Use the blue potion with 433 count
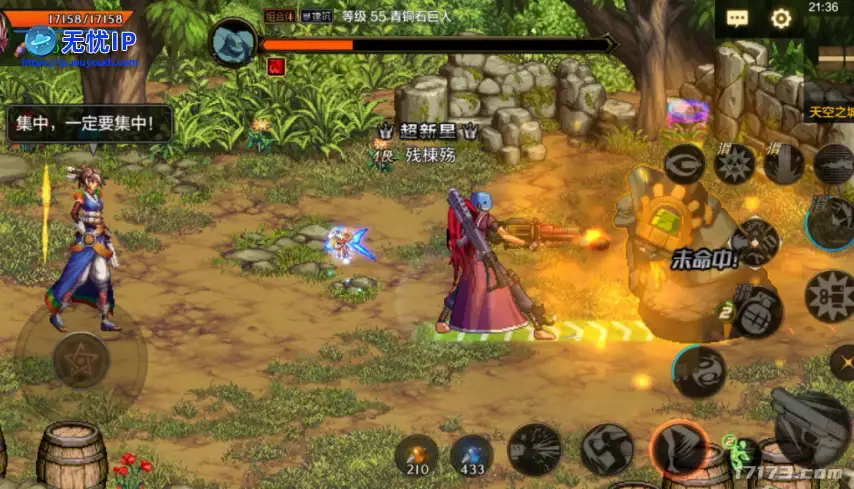 pyautogui.click(x=470, y=451)
